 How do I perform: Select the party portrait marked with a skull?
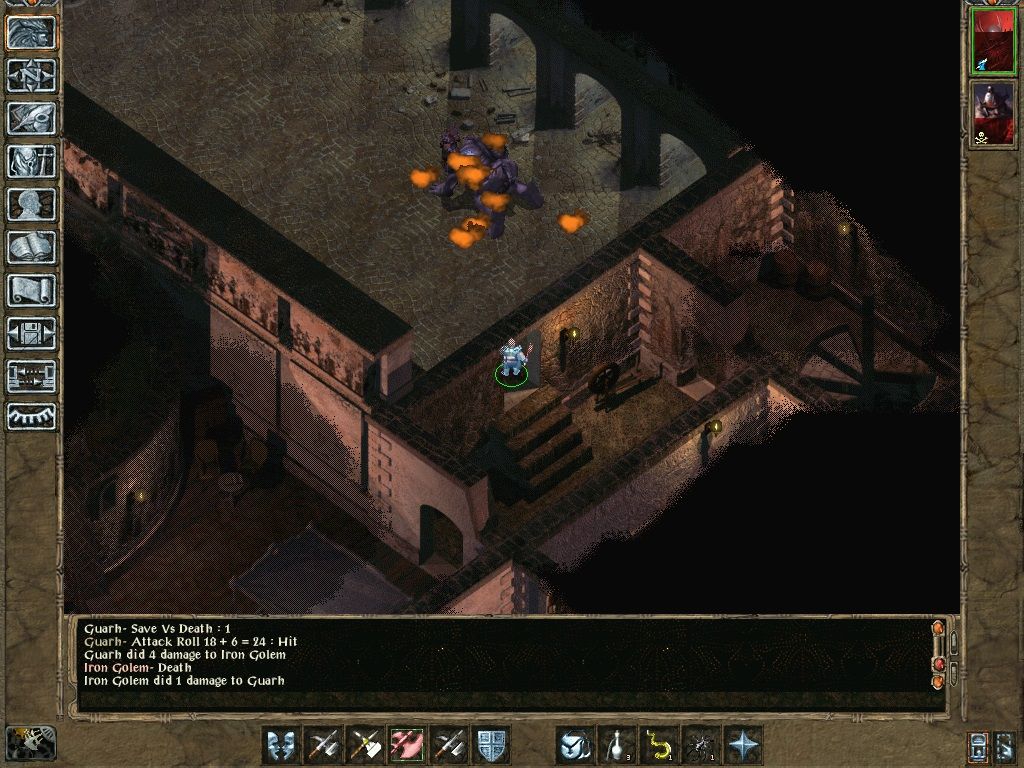992,114
